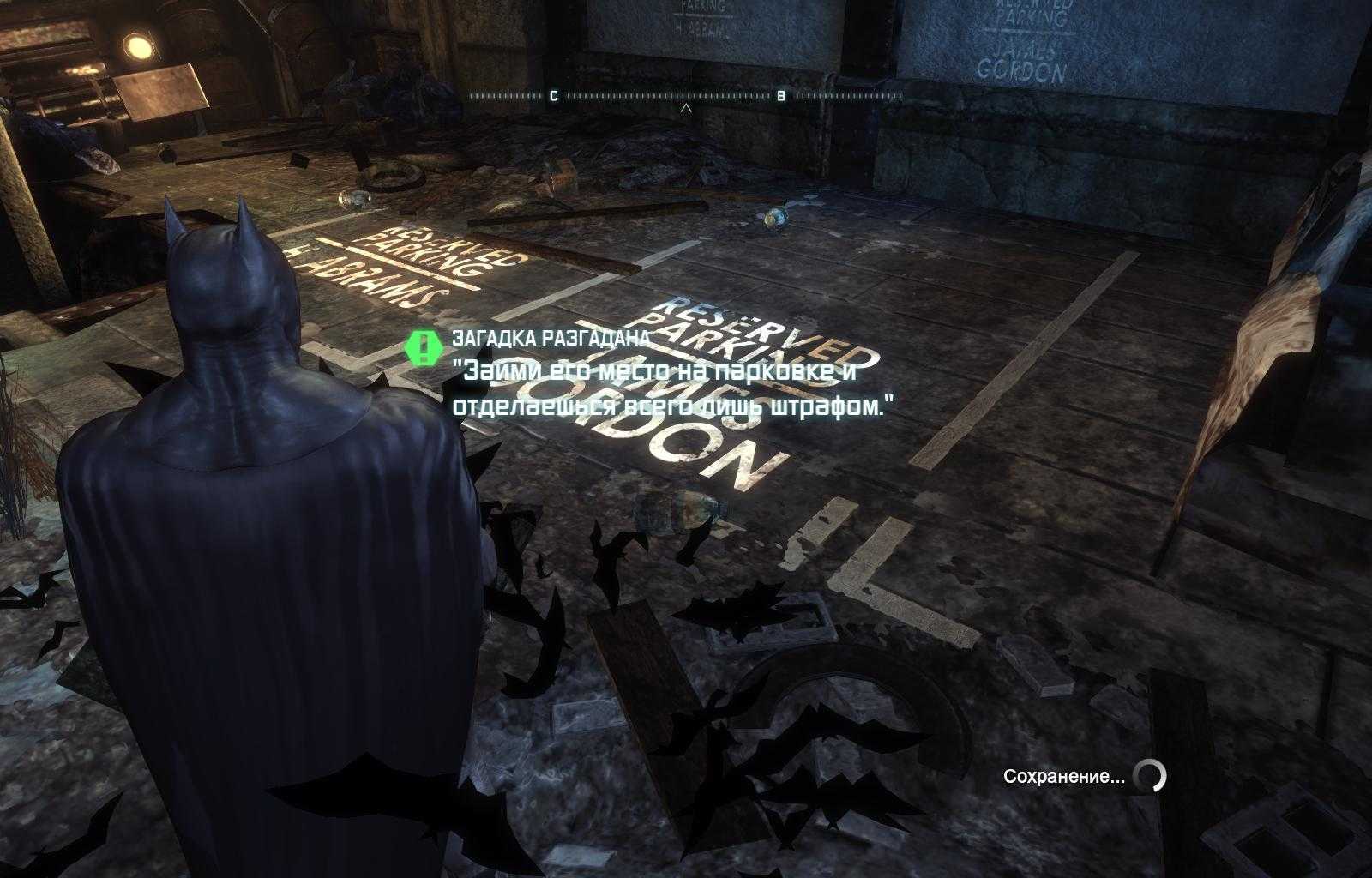
Task: Select the compass strip at the top
Action: click(x=684, y=96)
